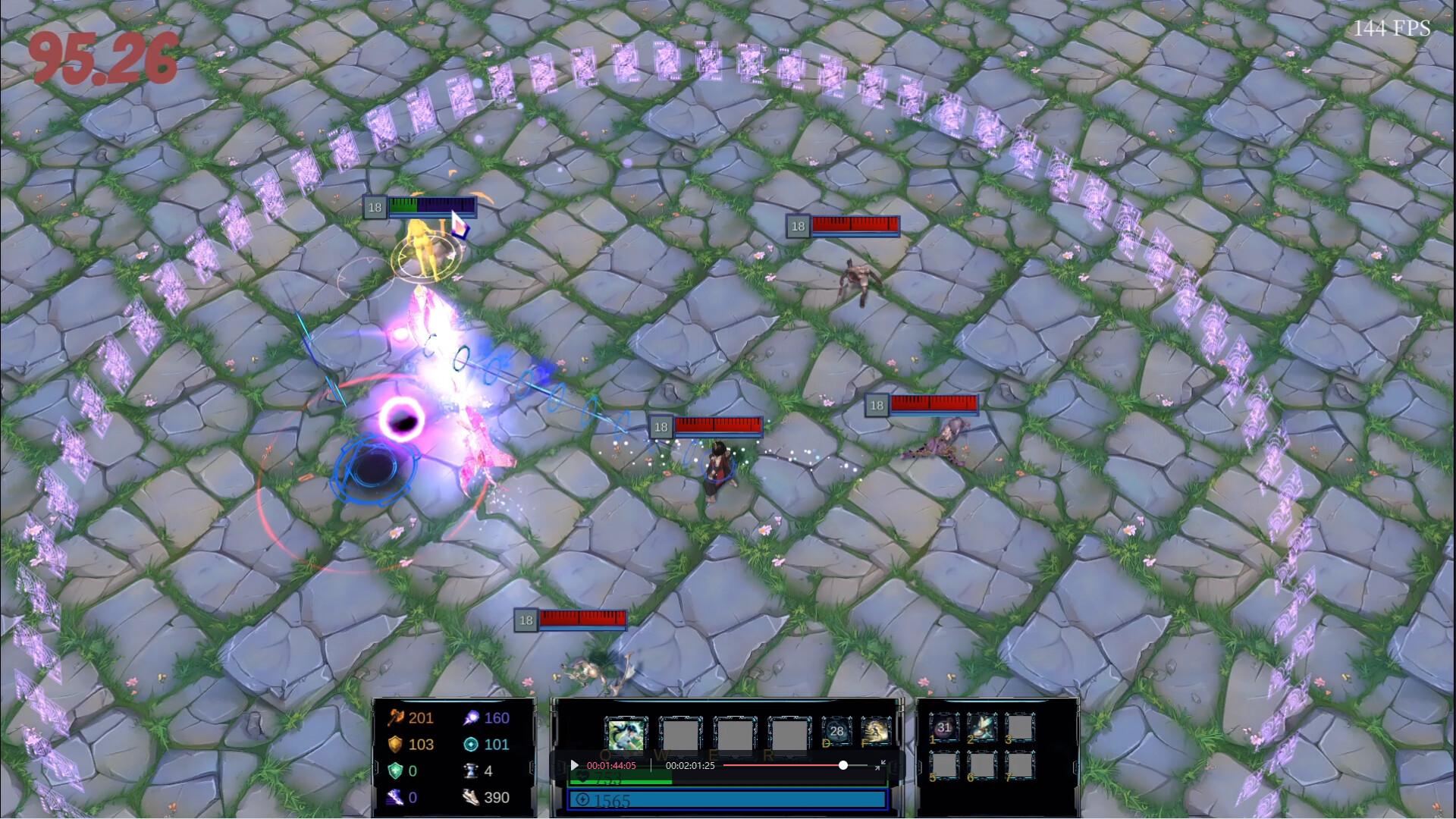This screenshot has width=1456, height=819.
Task: Toggle fullscreen using the corner arrows icon
Action: pyautogui.click(x=882, y=765)
